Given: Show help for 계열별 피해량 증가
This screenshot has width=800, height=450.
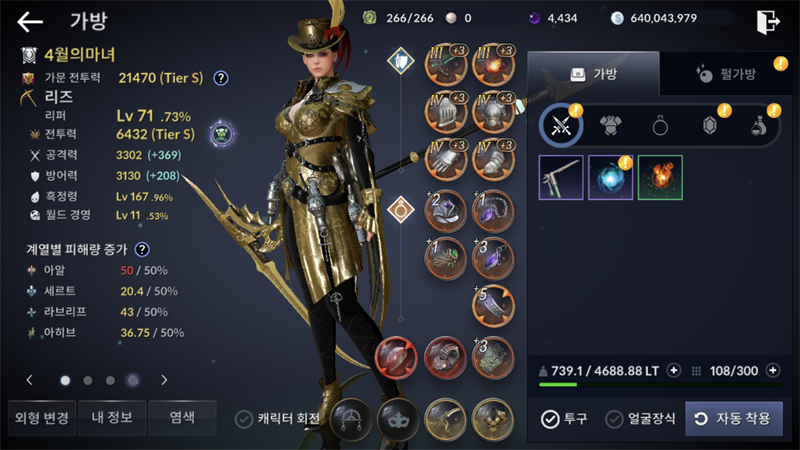Looking at the screenshot, I should pos(142,249).
